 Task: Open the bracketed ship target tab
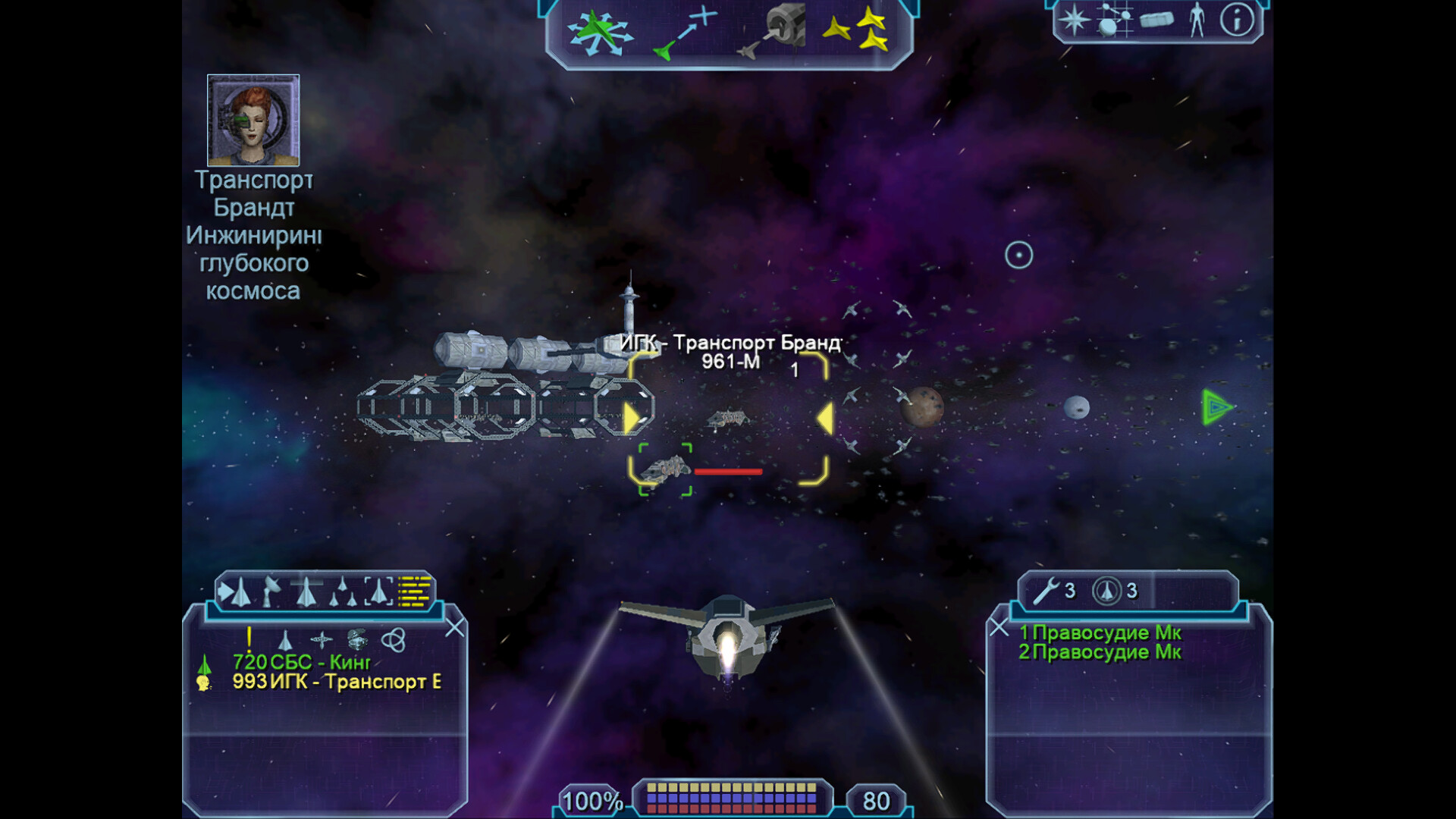tap(378, 591)
